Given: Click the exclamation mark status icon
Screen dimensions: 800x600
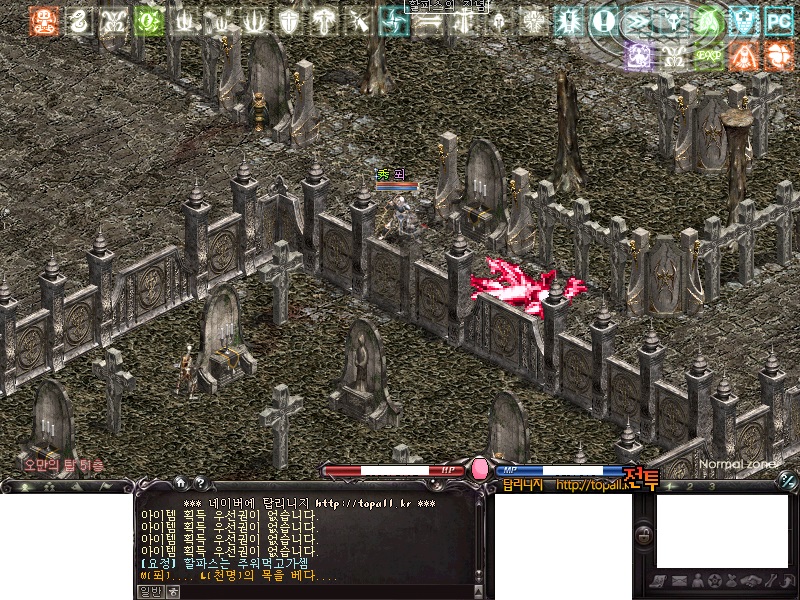Looking at the screenshot, I should point(603,19).
